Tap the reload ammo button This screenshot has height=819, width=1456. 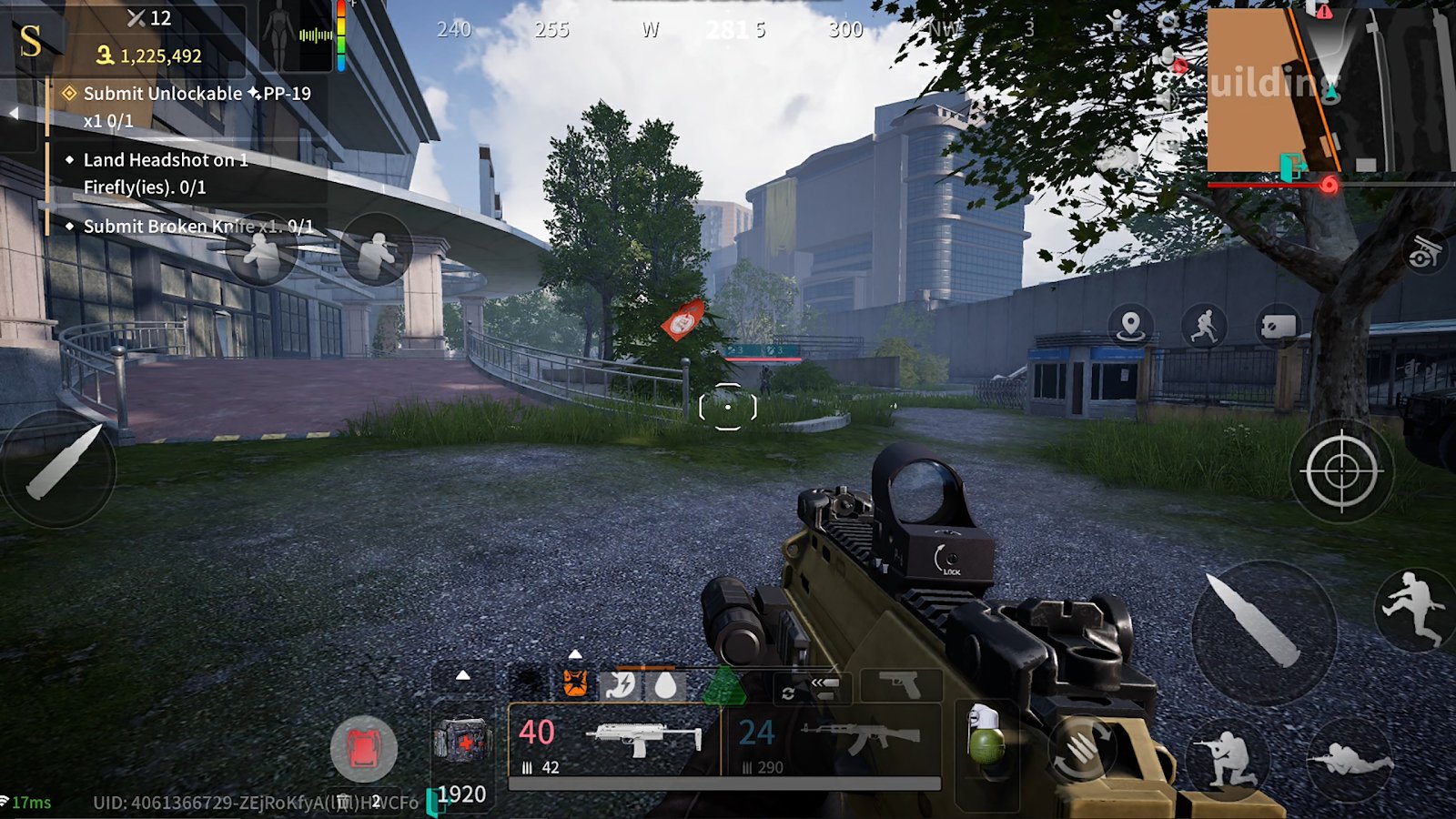coord(1082,748)
